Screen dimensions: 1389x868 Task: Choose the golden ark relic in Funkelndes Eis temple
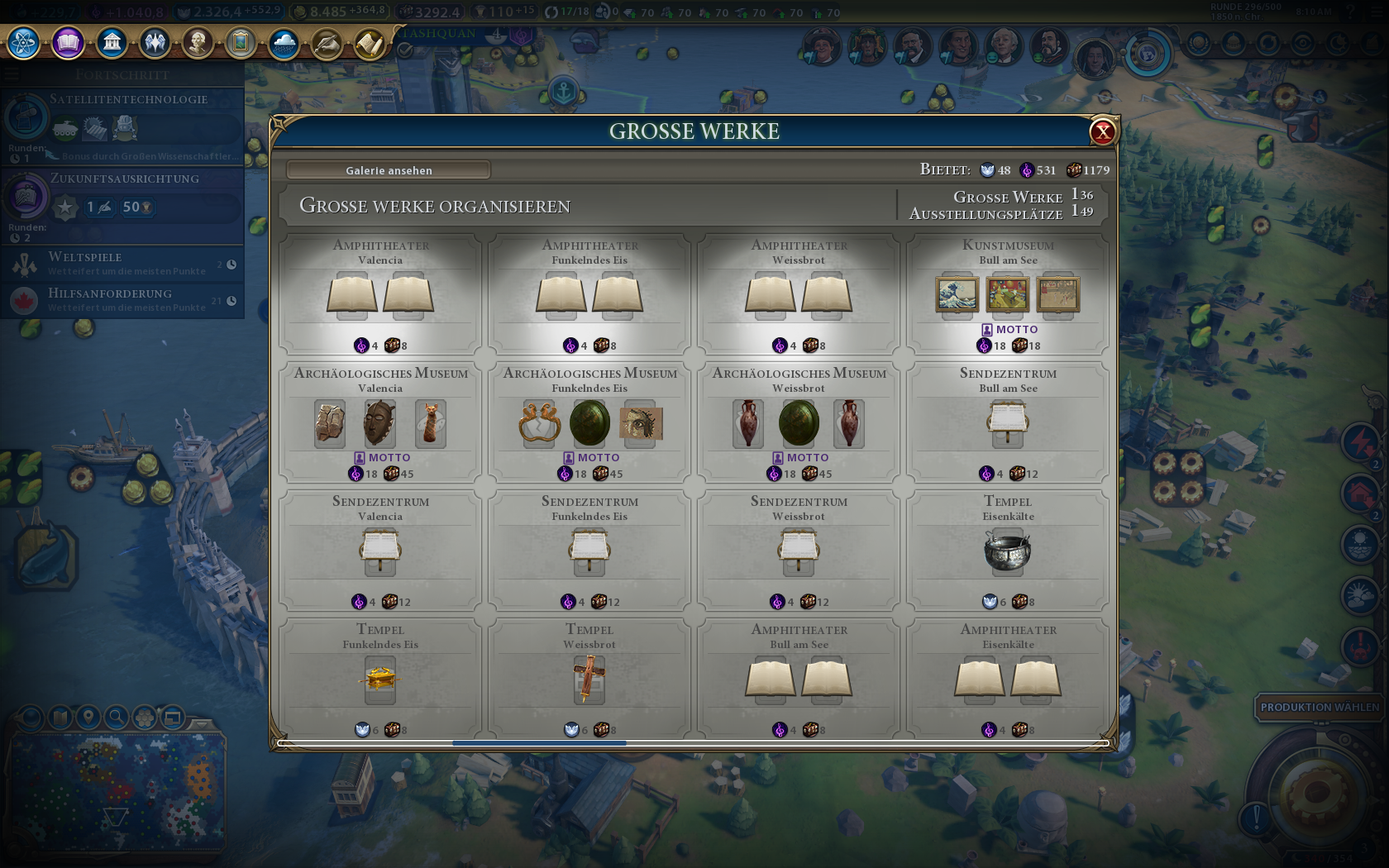coord(379,680)
